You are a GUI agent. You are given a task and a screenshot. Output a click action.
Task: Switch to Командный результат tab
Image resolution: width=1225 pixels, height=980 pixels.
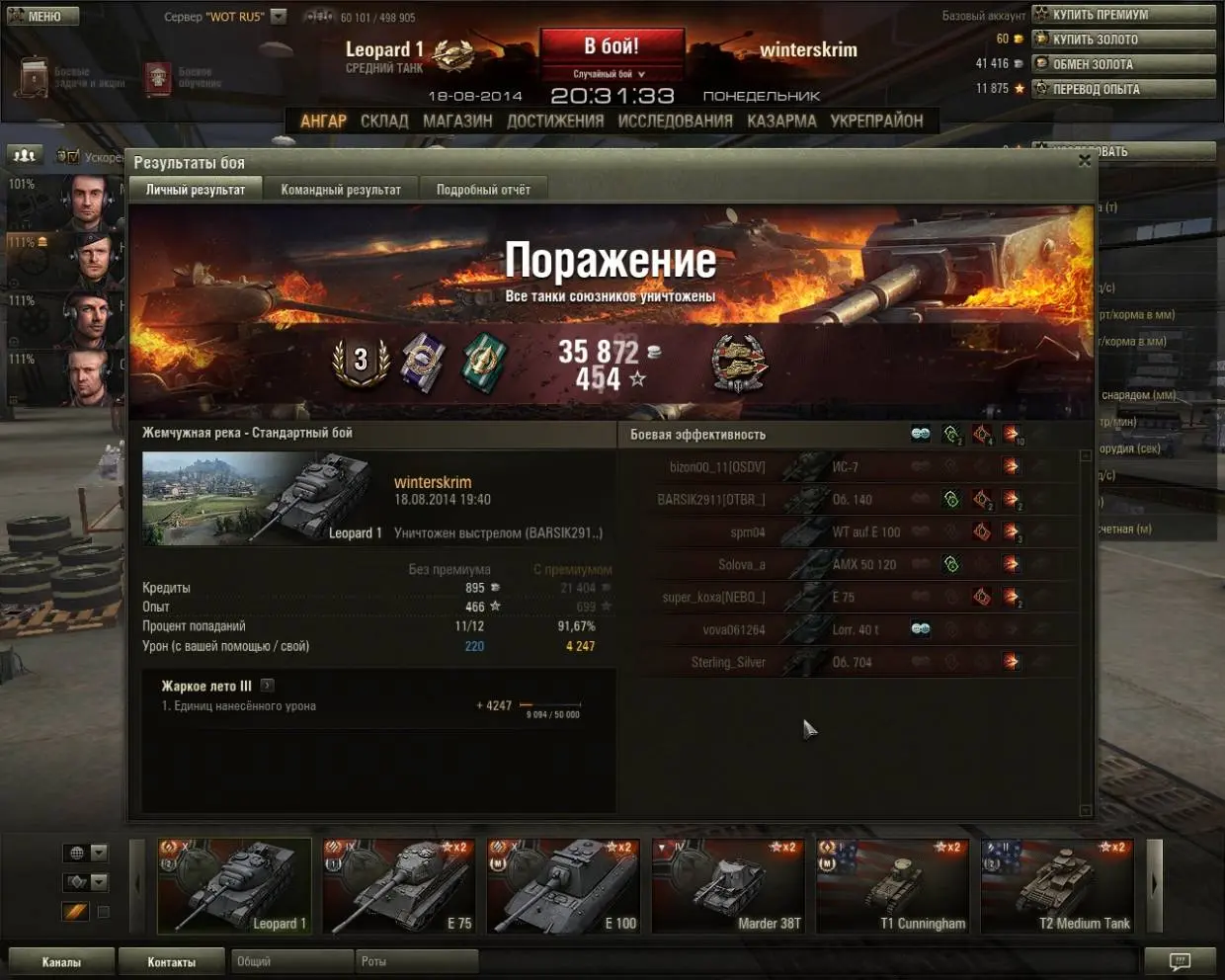pos(341,190)
